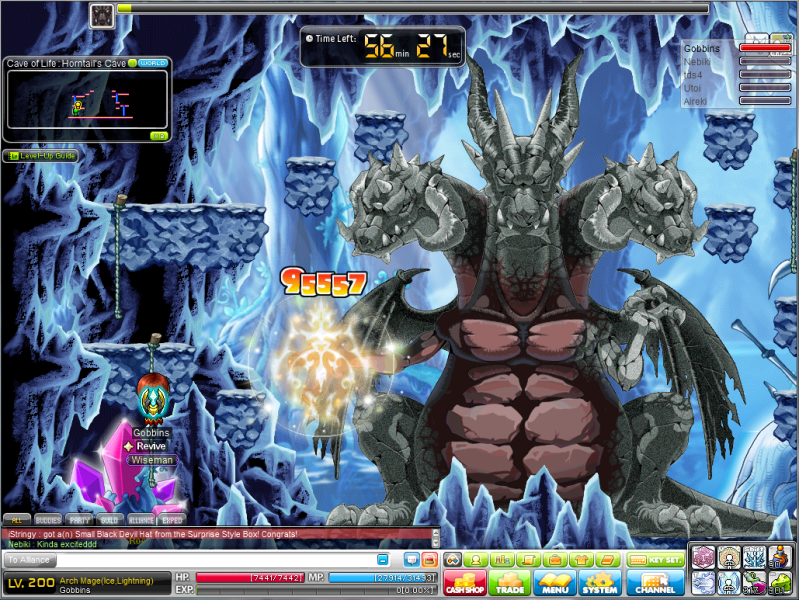Change channel with the Channel button
799x600 pixels.
[656, 583]
